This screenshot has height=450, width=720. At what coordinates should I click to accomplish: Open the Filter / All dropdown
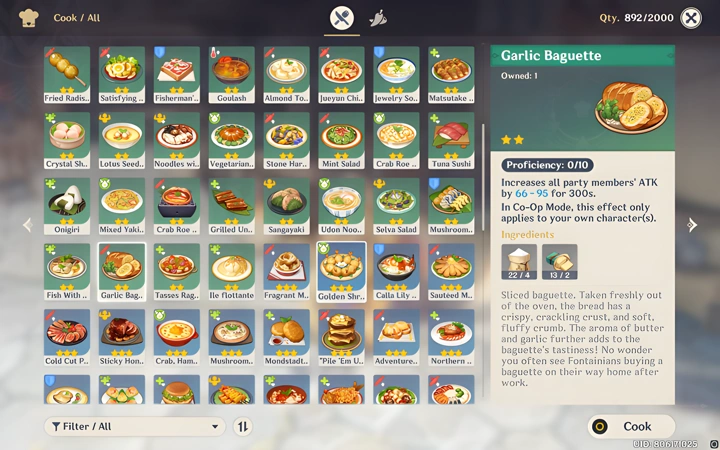[x=134, y=427]
